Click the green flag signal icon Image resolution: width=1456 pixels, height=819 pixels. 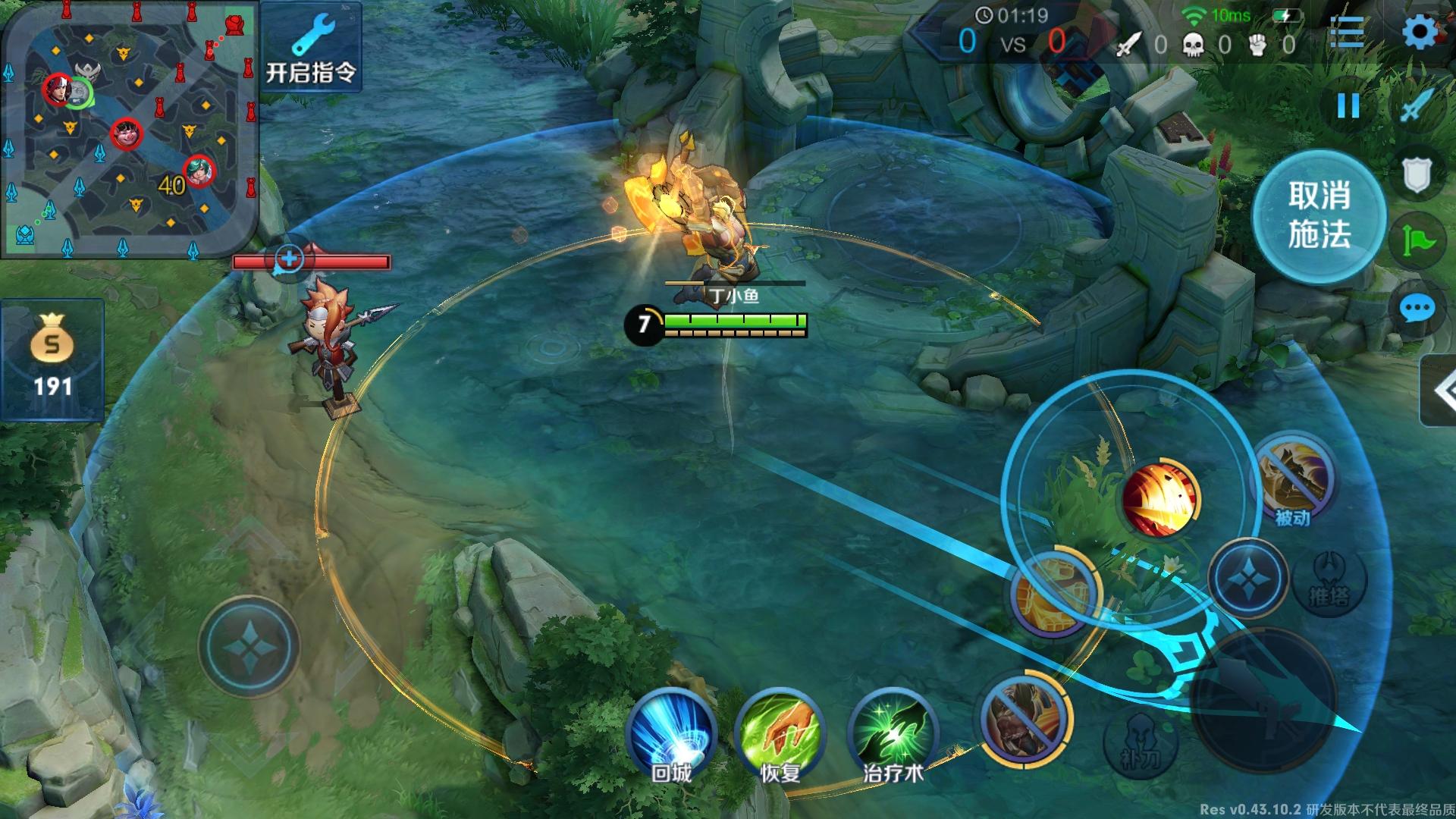click(1416, 241)
